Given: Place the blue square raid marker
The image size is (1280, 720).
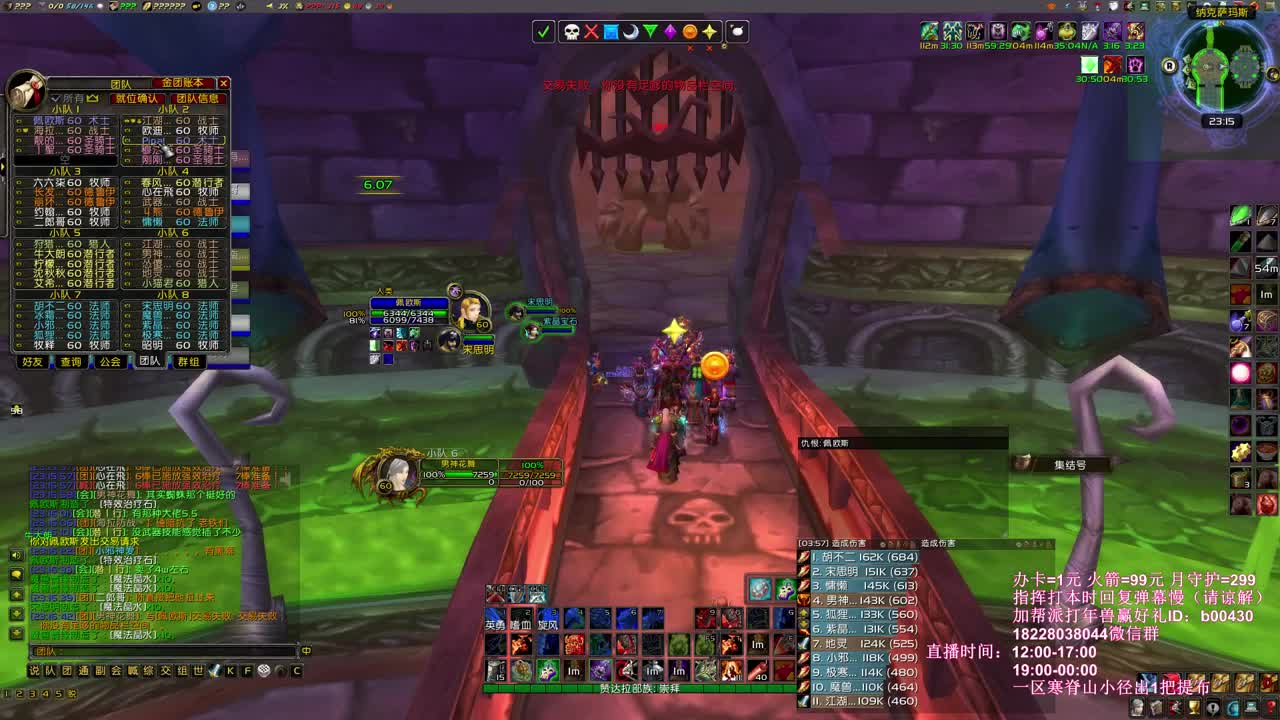Looking at the screenshot, I should click(x=610, y=32).
